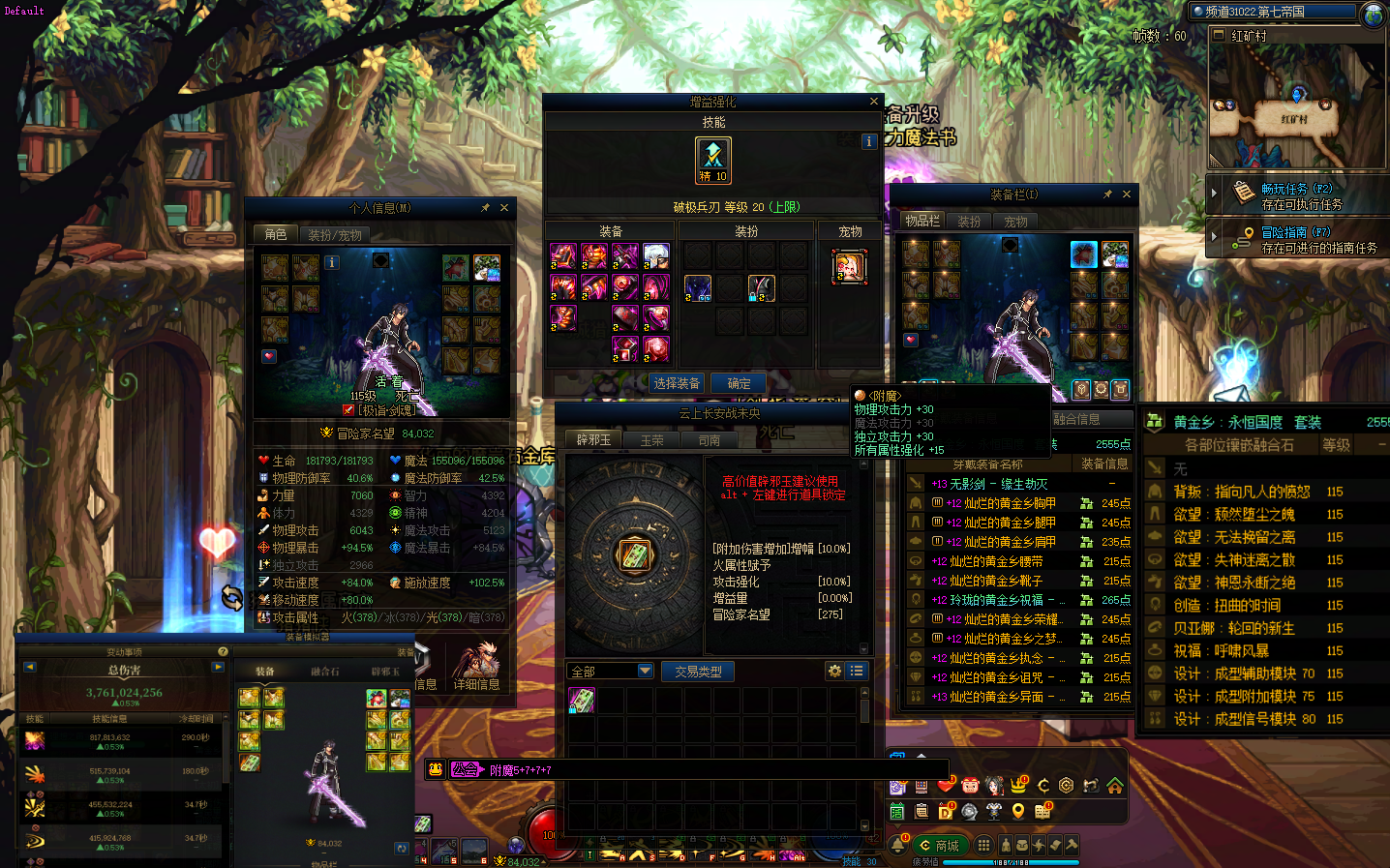Image resolution: width=1390 pixels, height=868 pixels.
Task: Close the 增益强化 window
Action: tap(874, 102)
